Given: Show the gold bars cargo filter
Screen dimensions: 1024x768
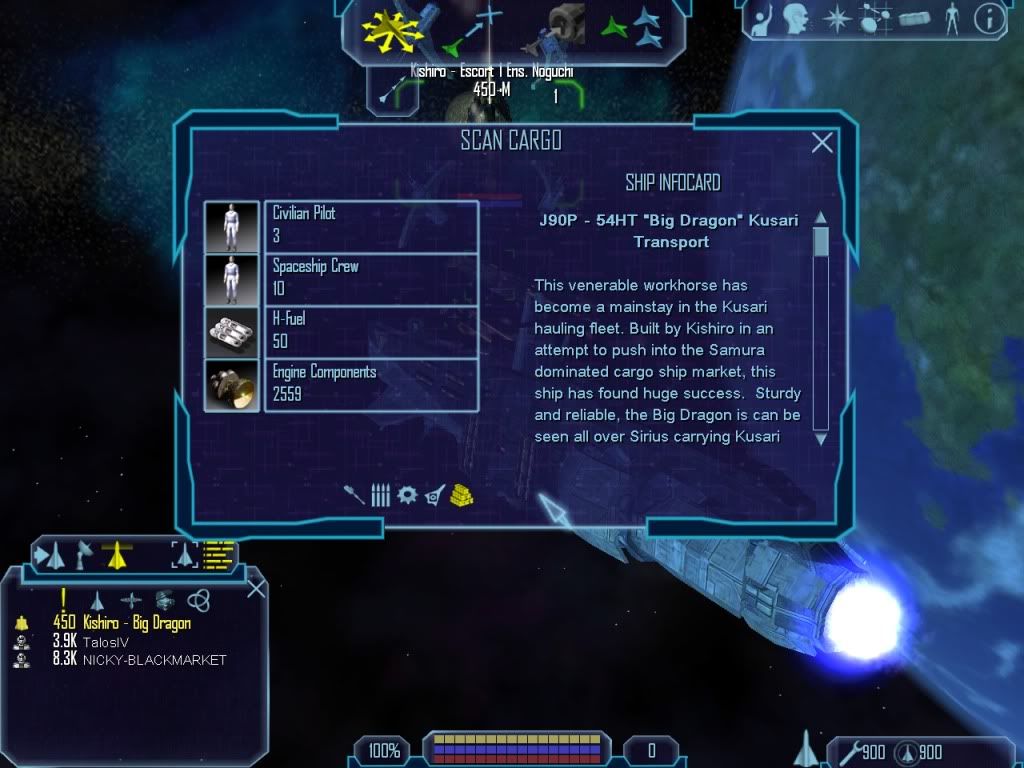Looking at the screenshot, I should [461, 494].
